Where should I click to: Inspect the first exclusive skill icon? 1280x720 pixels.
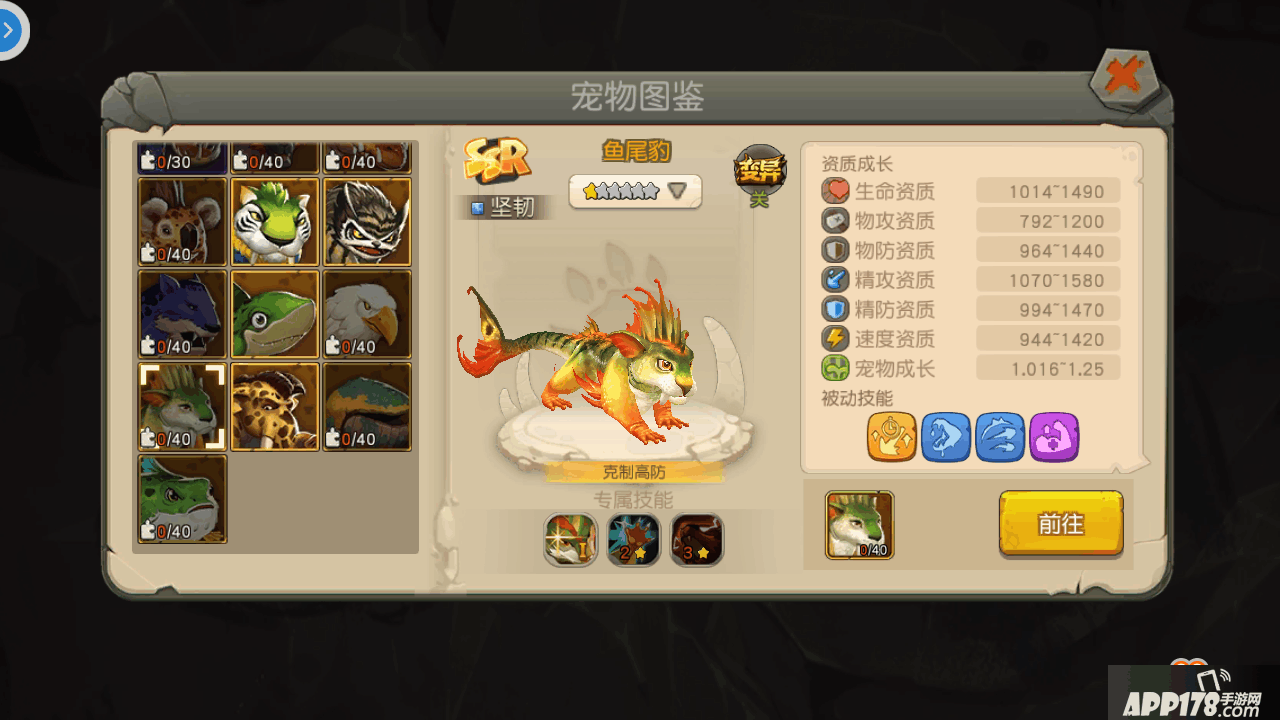[x=571, y=540]
